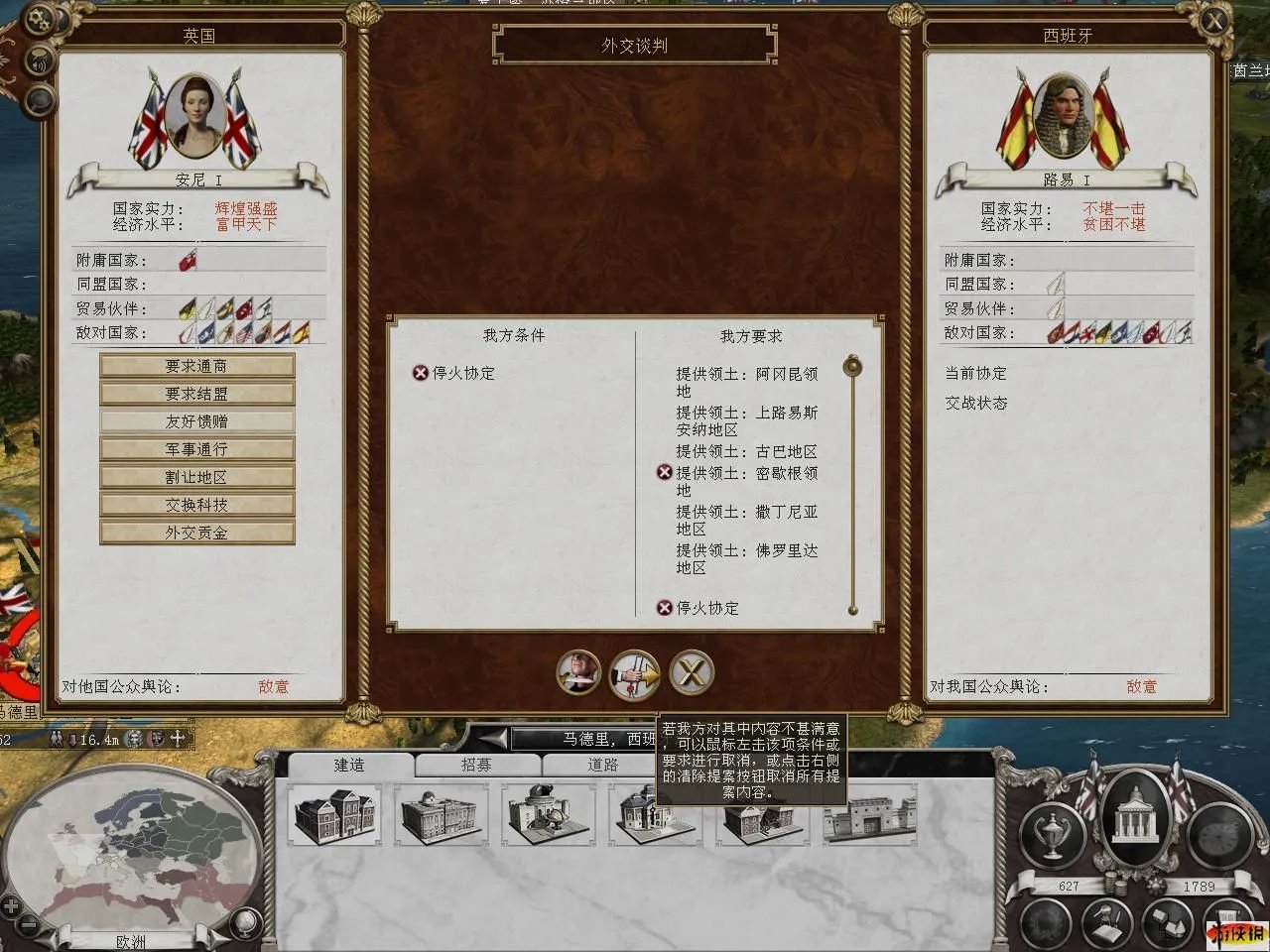Select the first building thumbnail under 建造
1270x952 pixels.
pos(333,818)
